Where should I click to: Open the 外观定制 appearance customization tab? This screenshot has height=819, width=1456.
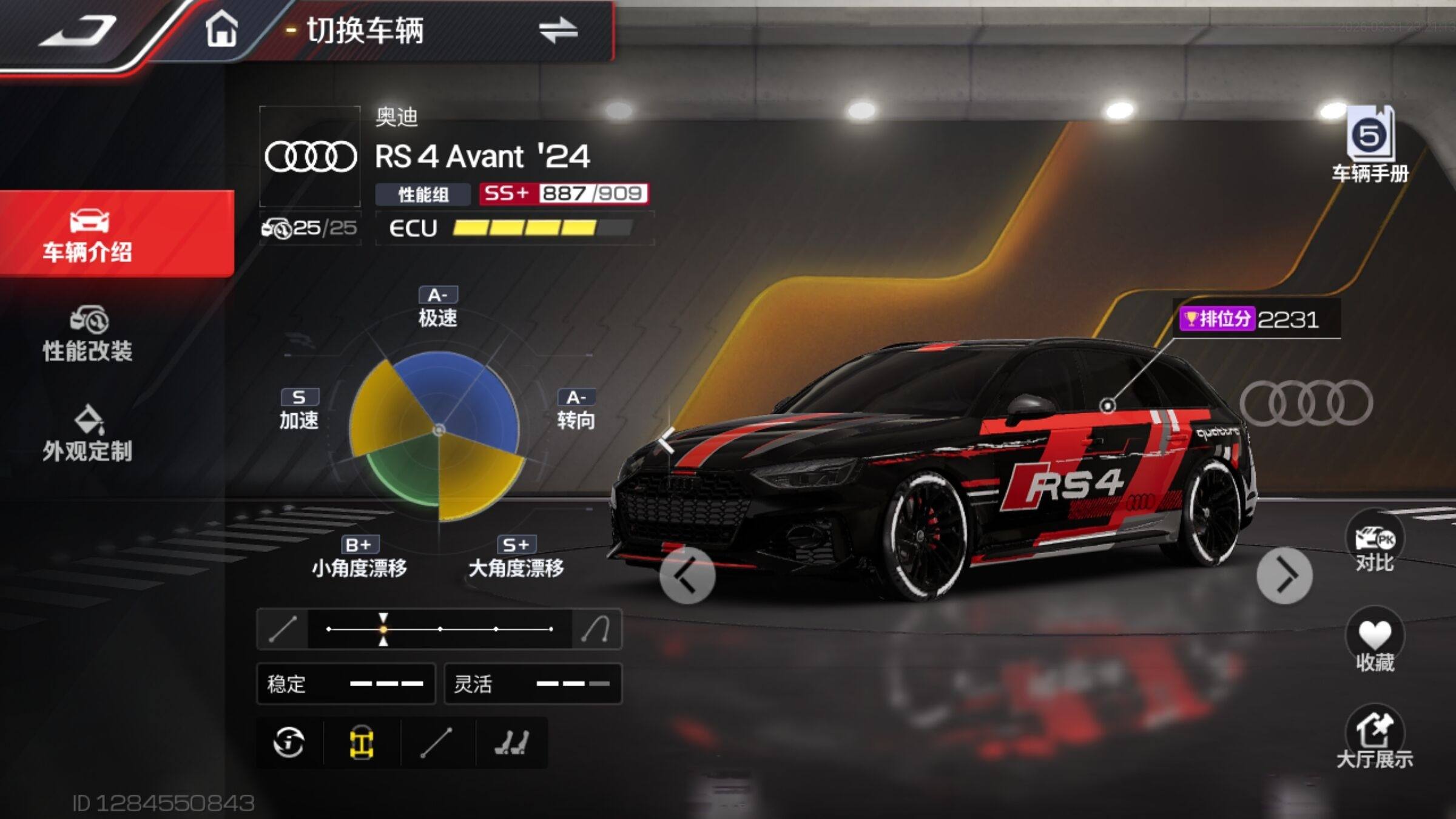pyautogui.click(x=88, y=434)
